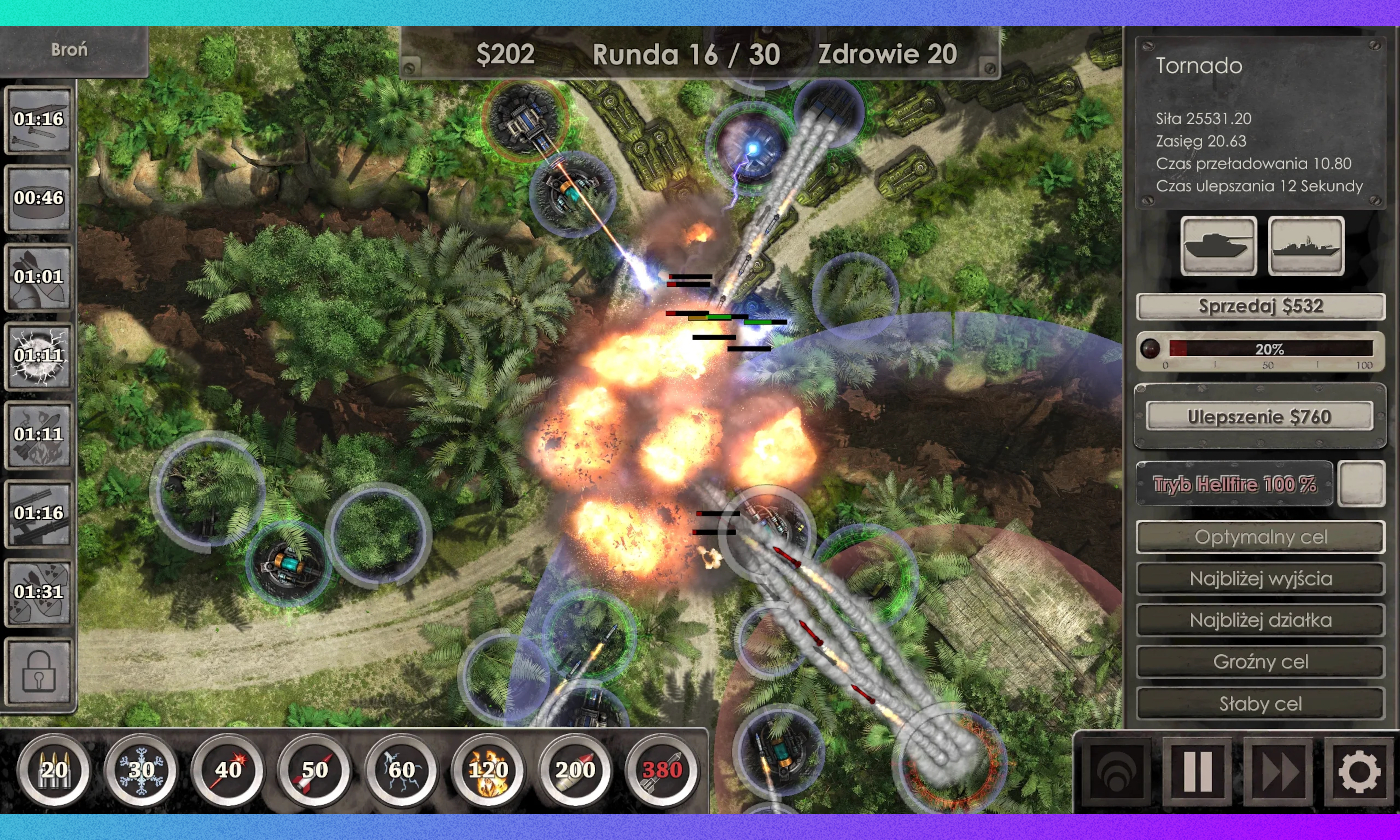Select the $20 machine gun tower
The image size is (1400, 840).
(x=54, y=770)
